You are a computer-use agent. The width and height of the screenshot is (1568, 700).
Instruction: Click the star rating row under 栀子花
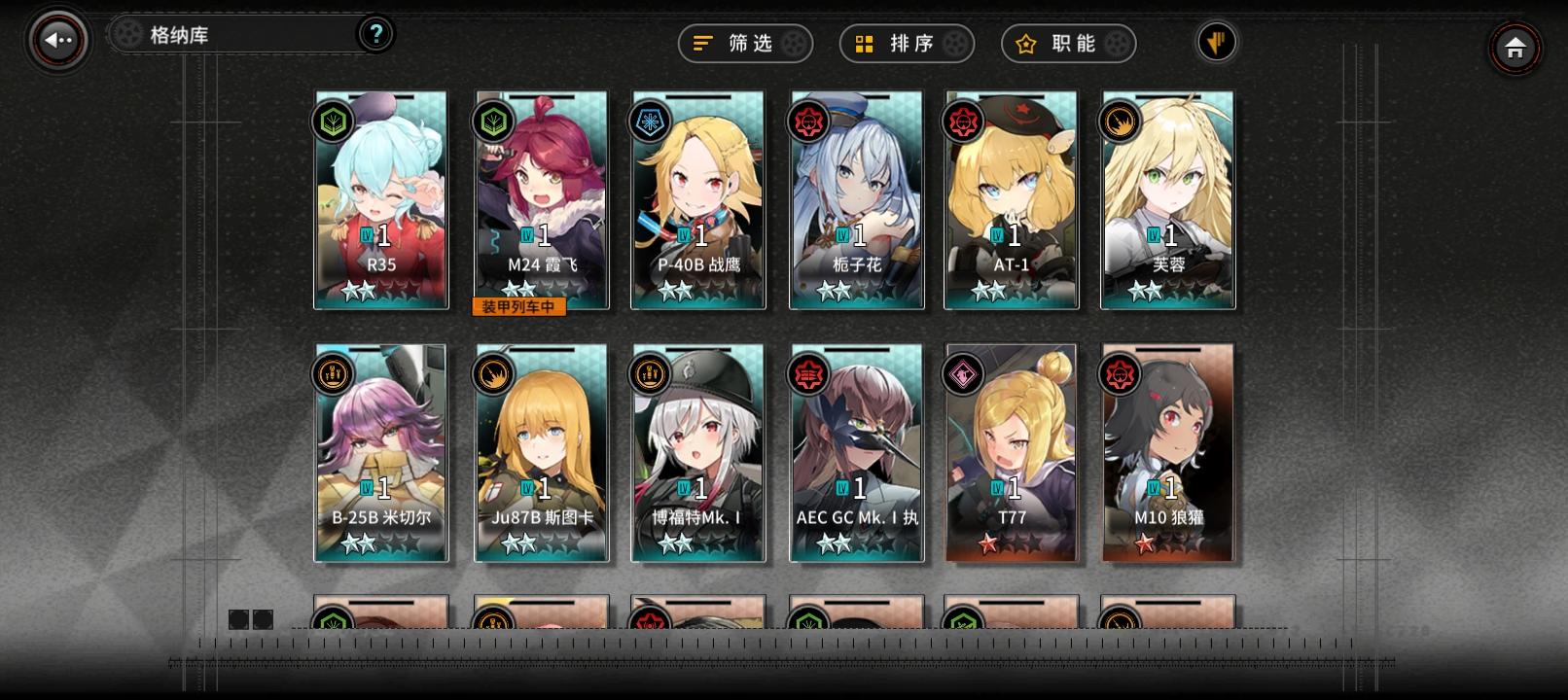[x=854, y=291]
